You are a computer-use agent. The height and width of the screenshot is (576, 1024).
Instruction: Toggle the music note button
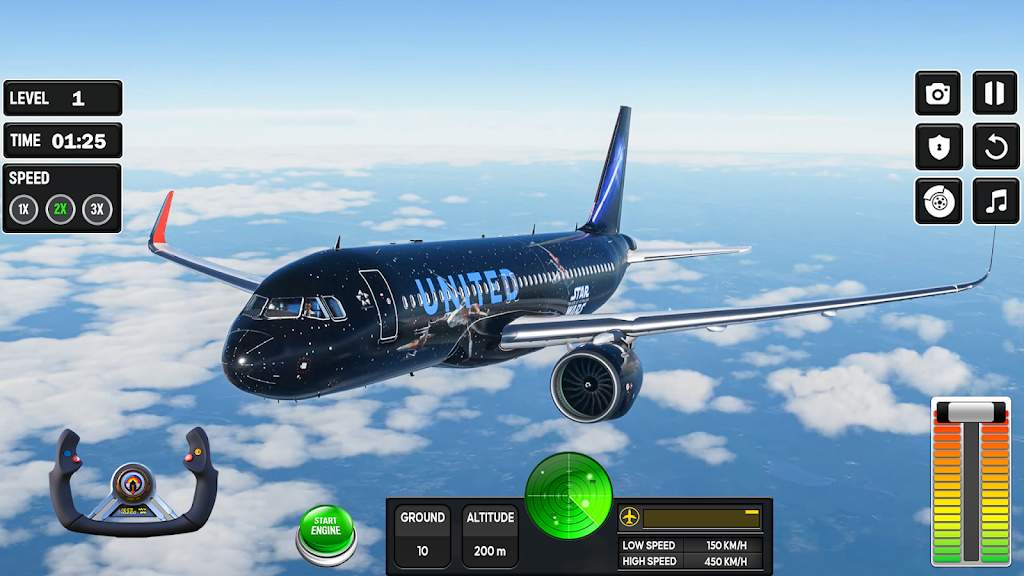(994, 202)
